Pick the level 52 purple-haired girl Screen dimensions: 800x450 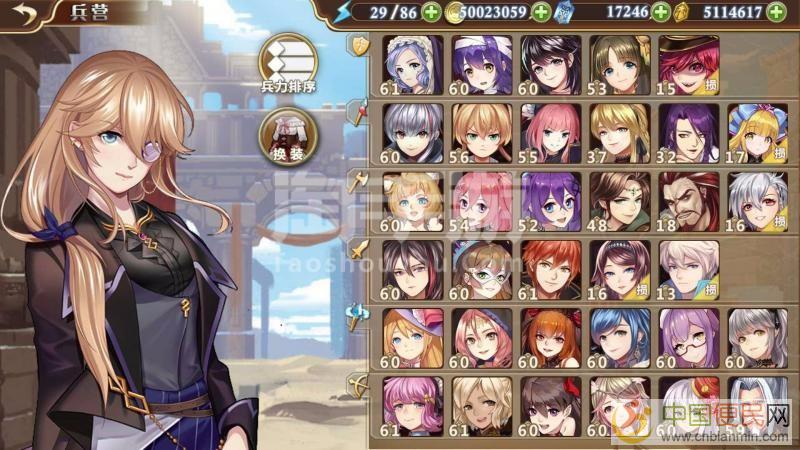click(x=550, y=203)
